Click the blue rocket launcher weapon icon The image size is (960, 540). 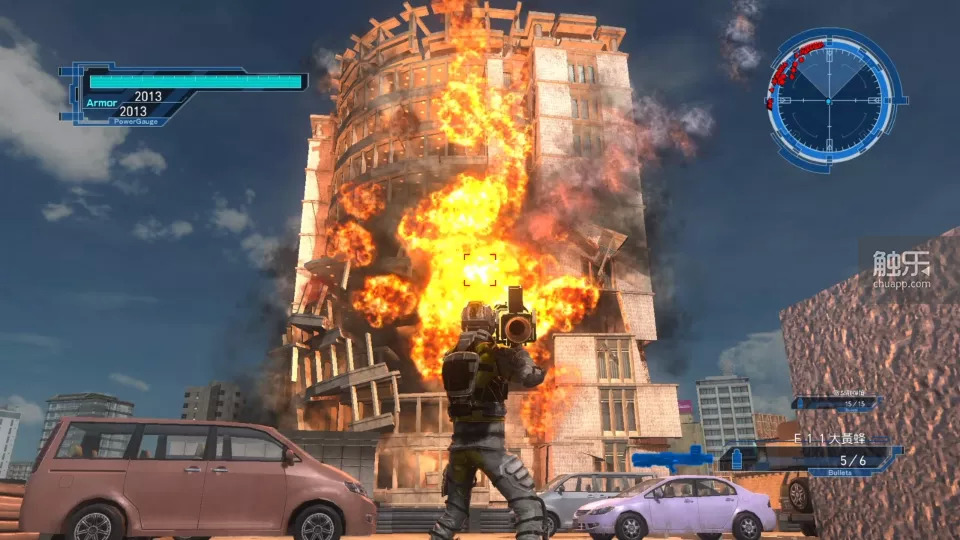point(673,458)
